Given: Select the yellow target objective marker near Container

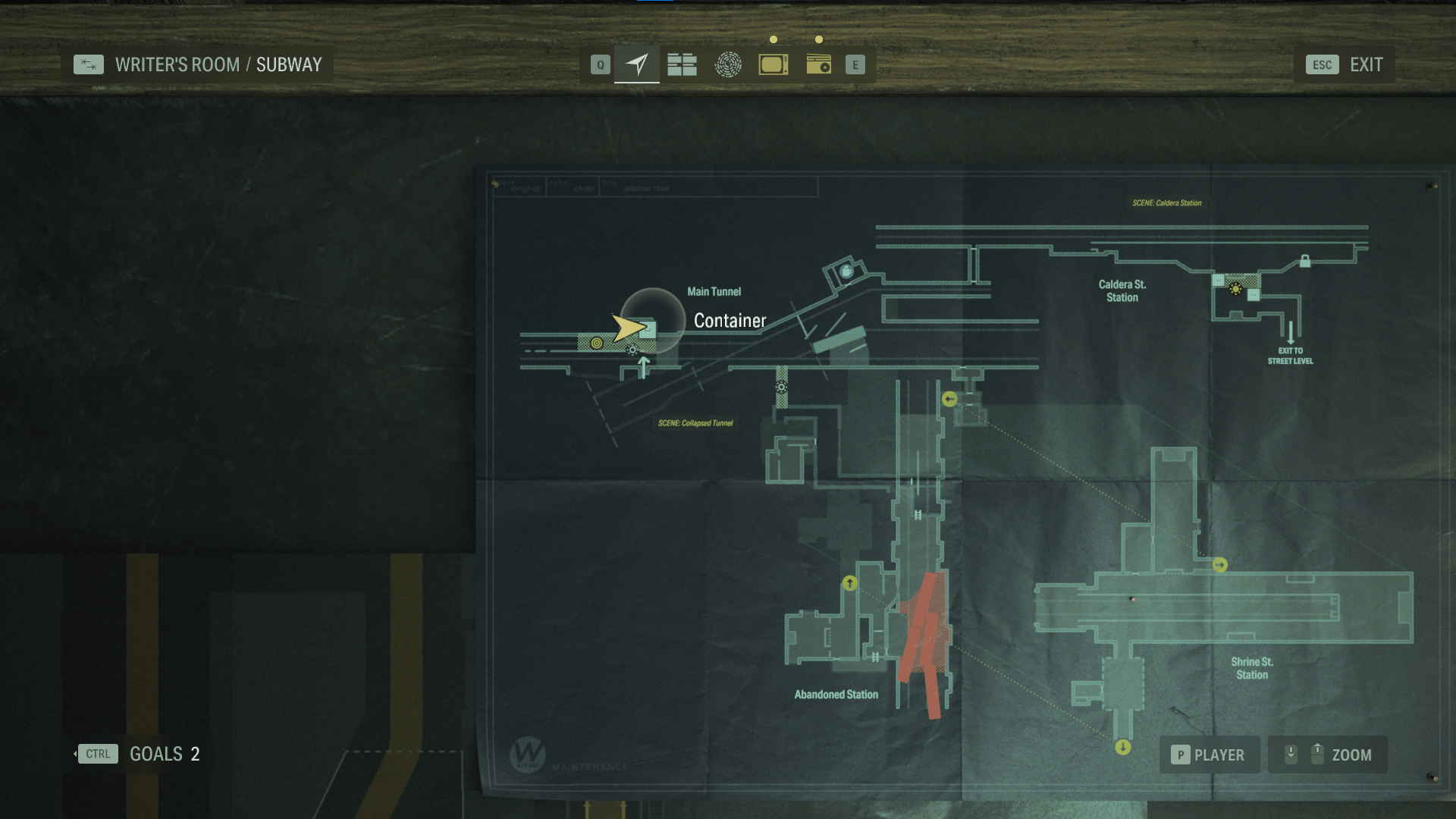Looking at the screenshot, I should pyautogui.click(x=596, y=345).
